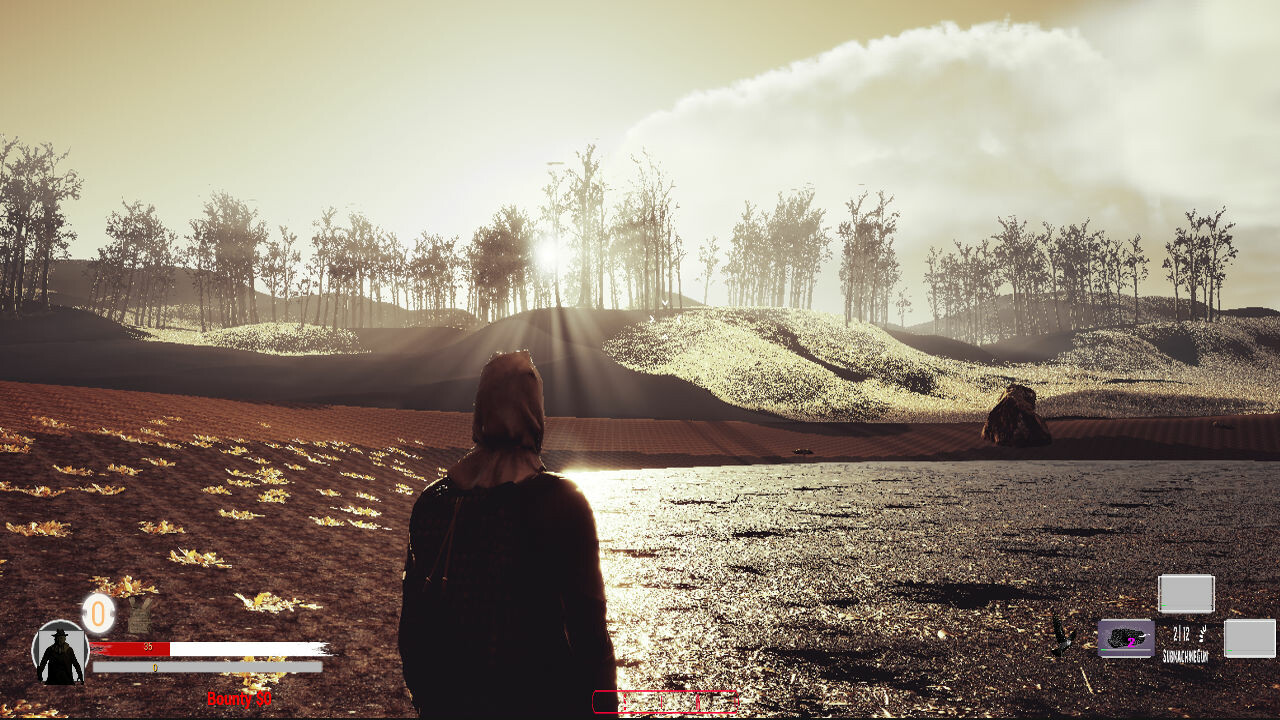Screen dimensions: 1280x720
Task: Click the Bounty $0 label
Action: pos(240,697)
